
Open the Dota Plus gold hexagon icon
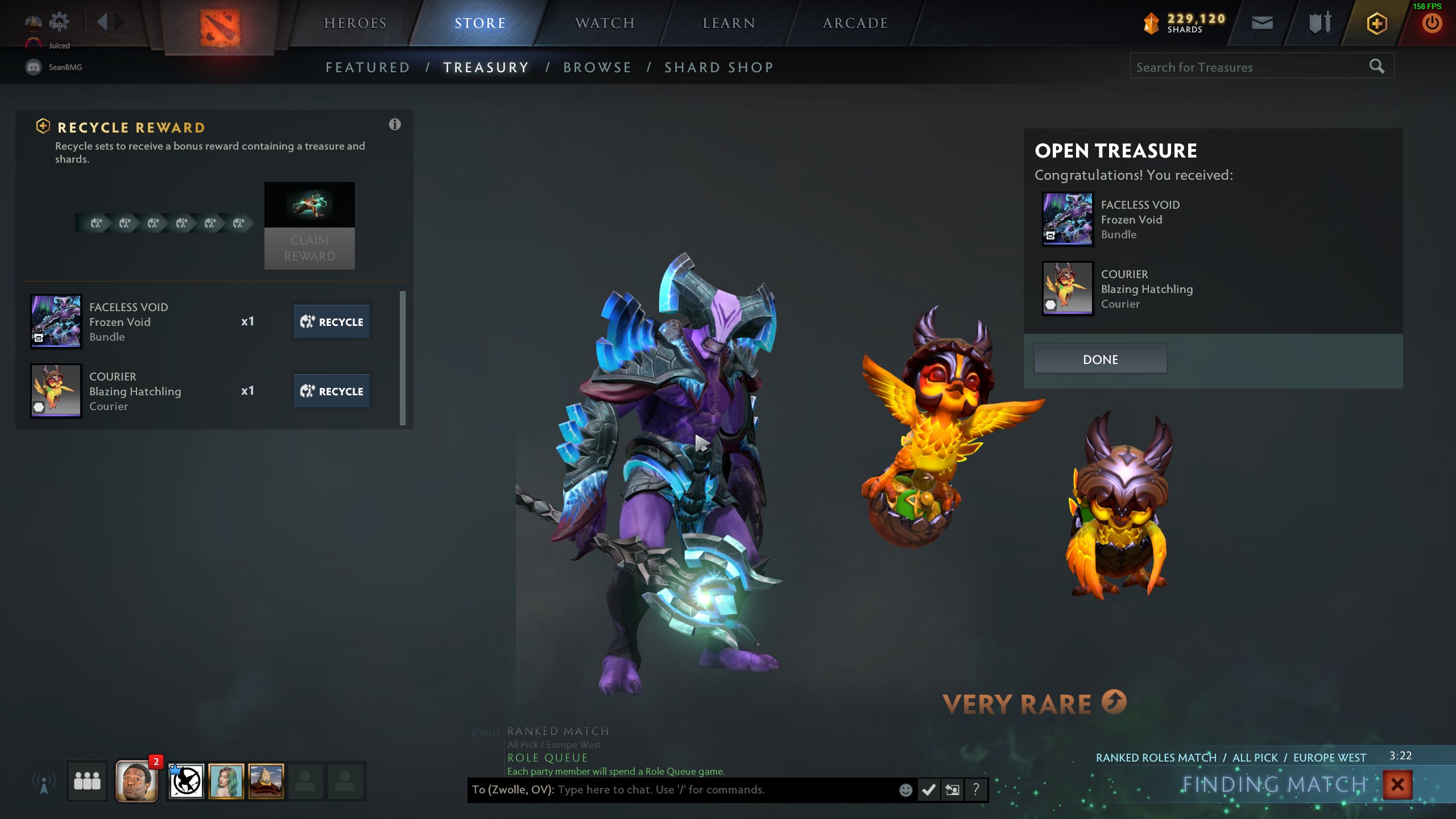pyautogui.click(x=1376, y=24)
